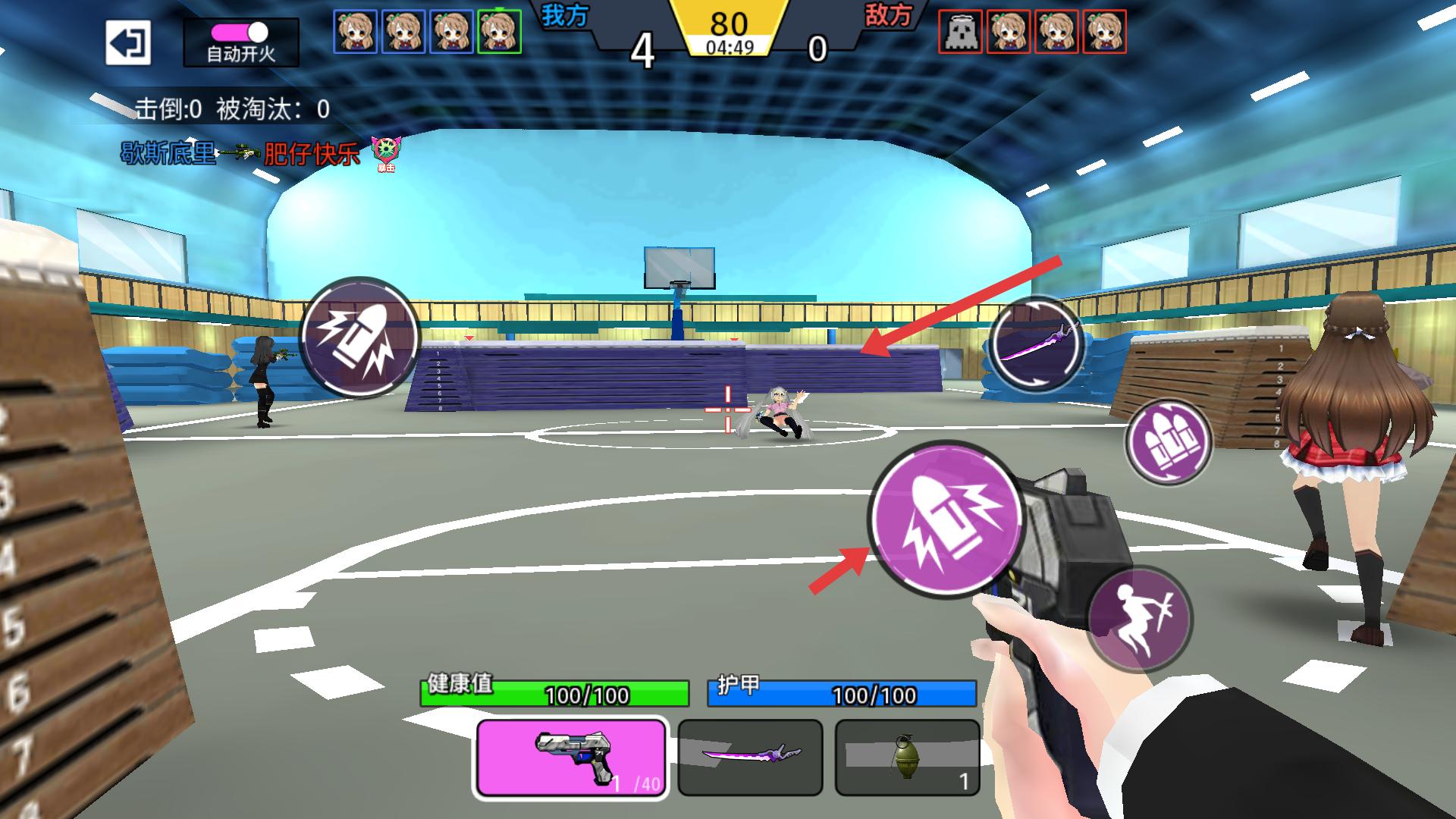
Task: Tap the exit button with the arrow icon
Action: (x=127, y=42)
